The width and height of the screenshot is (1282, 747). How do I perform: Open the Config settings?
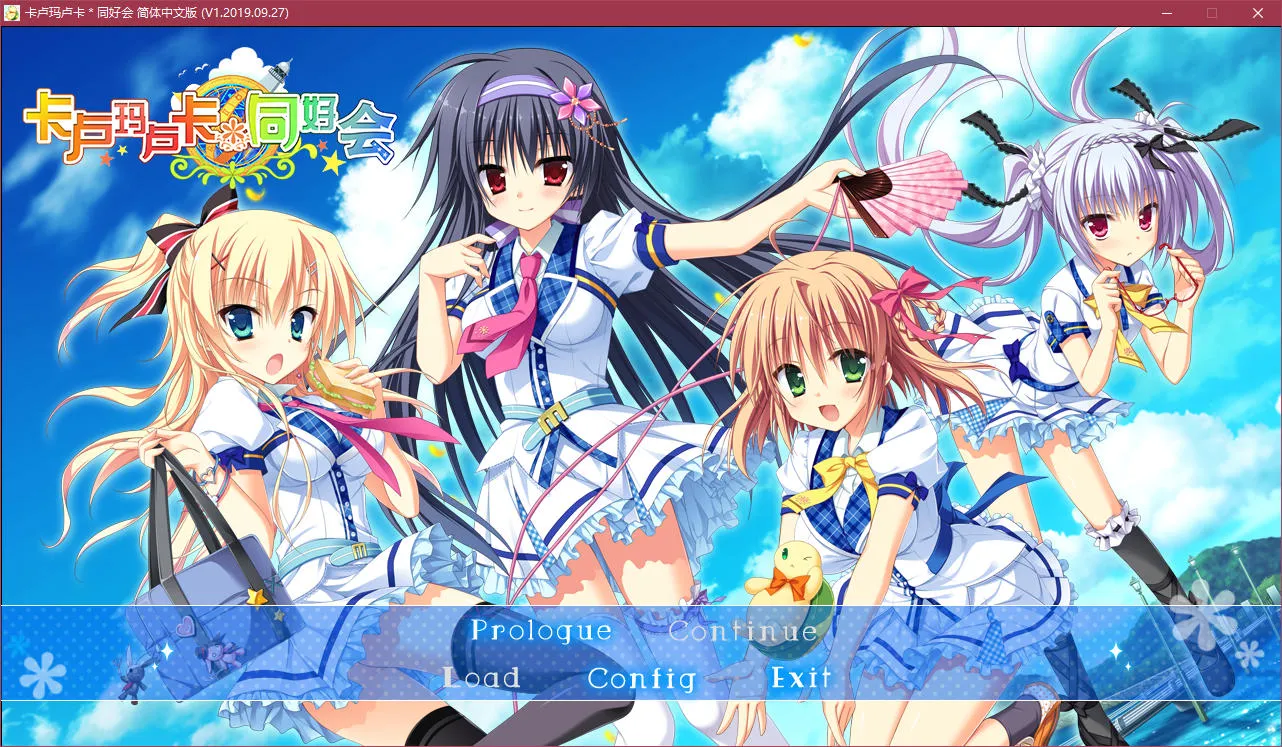(641, 678)
